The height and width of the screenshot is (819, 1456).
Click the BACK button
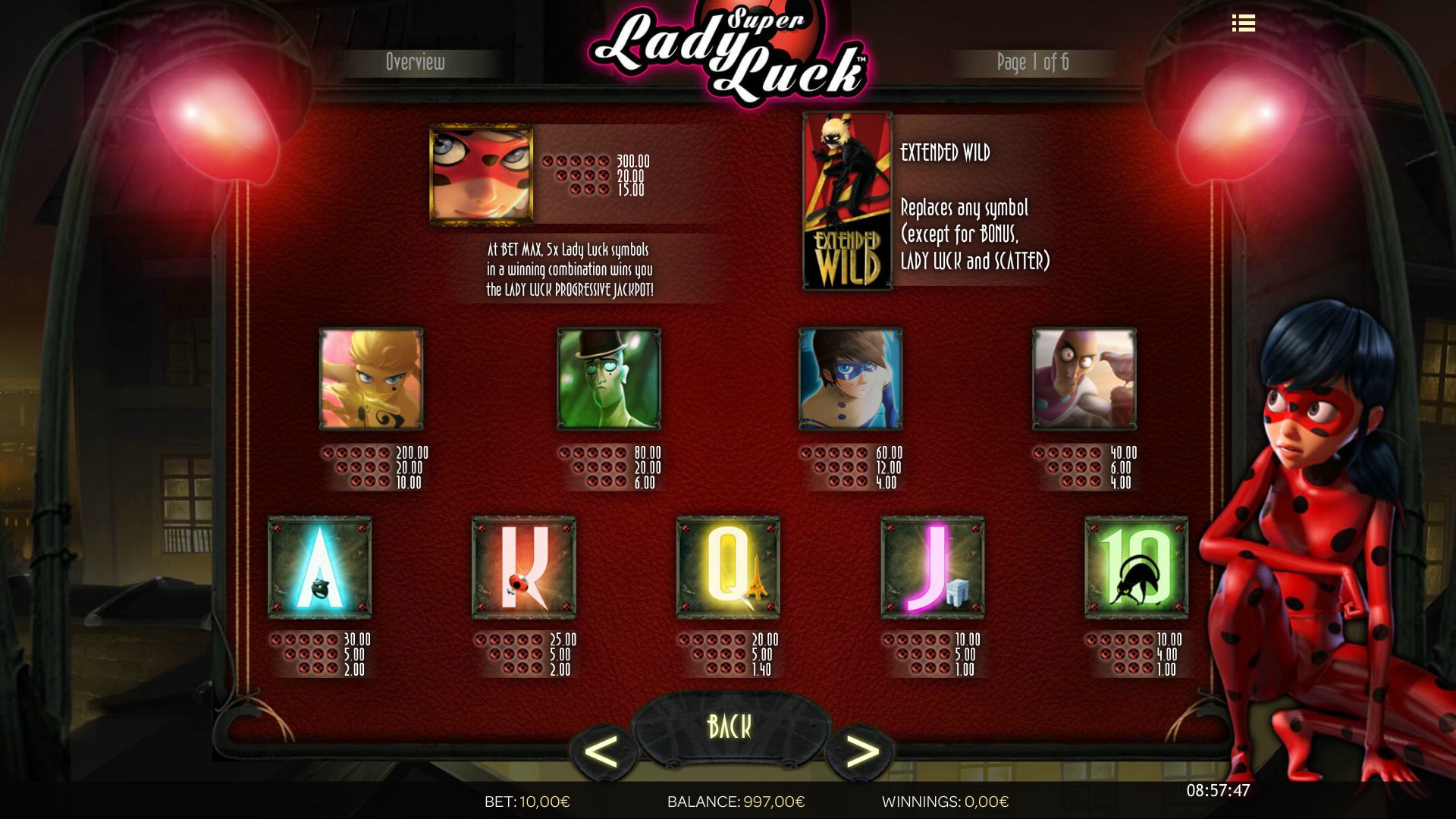(x=729, y=726)
